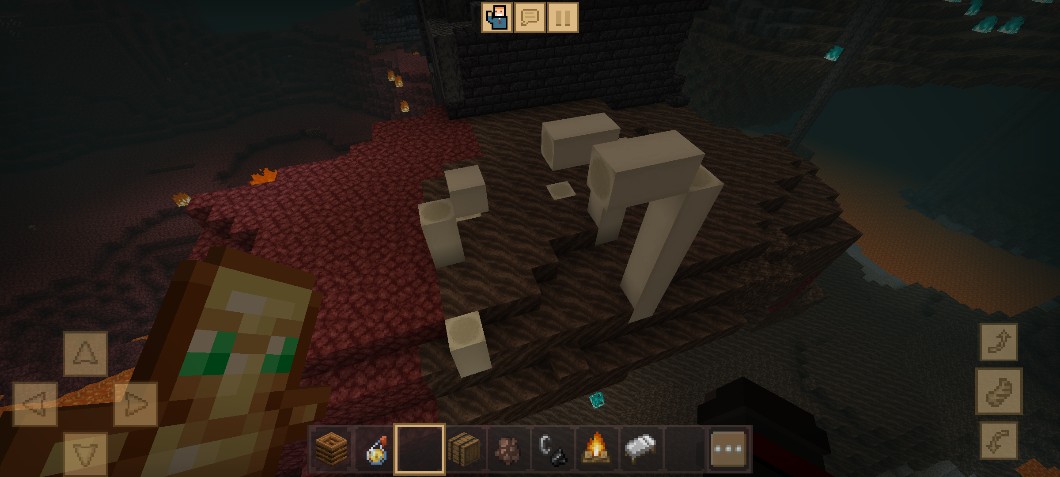Select the potion bottle hotbar slot
Image resolution: width=1060 pixels, height=477 pixels.
378,449
